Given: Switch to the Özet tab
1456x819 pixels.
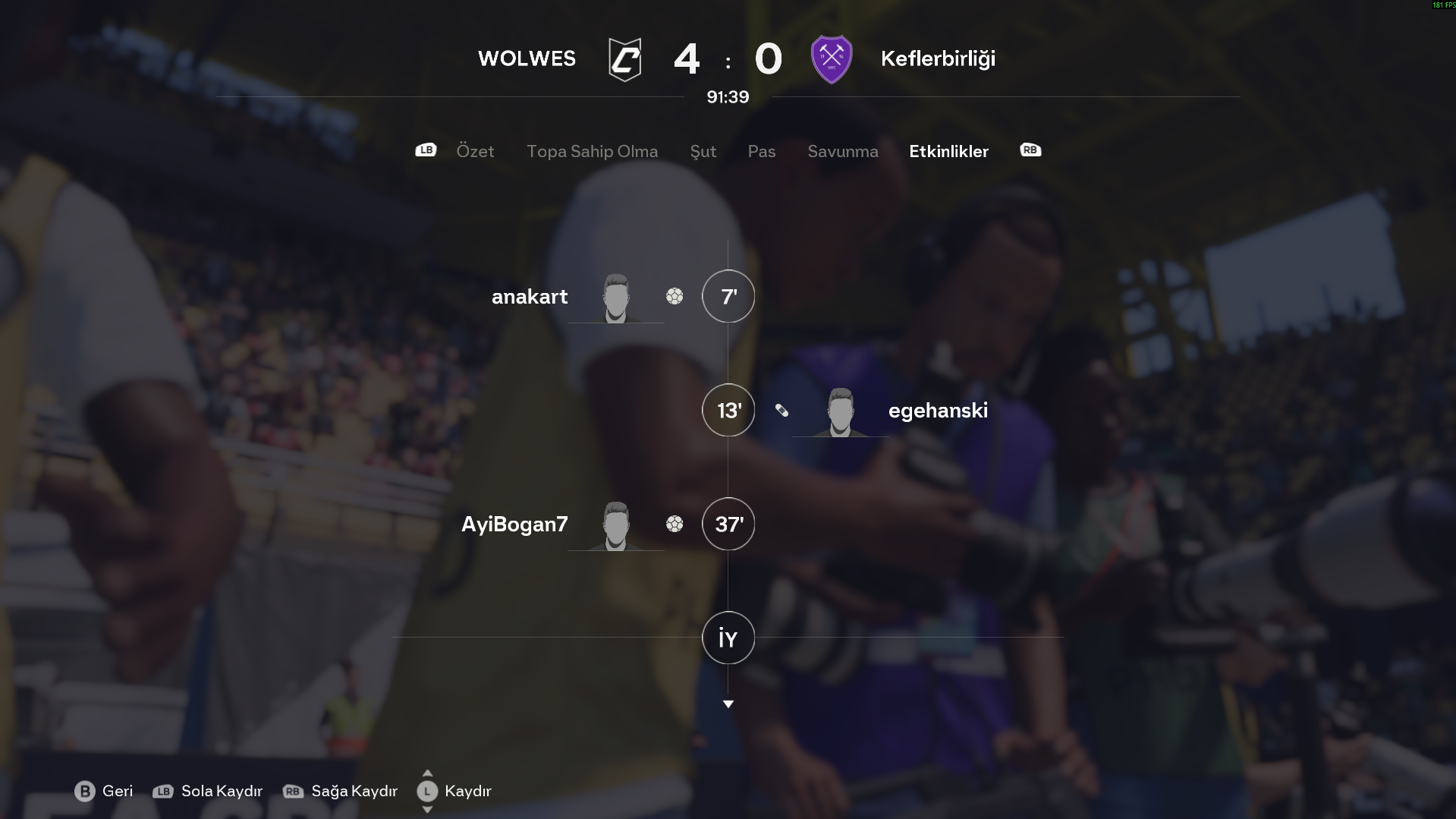Looking at the screenshot, I should click(475, 151).
